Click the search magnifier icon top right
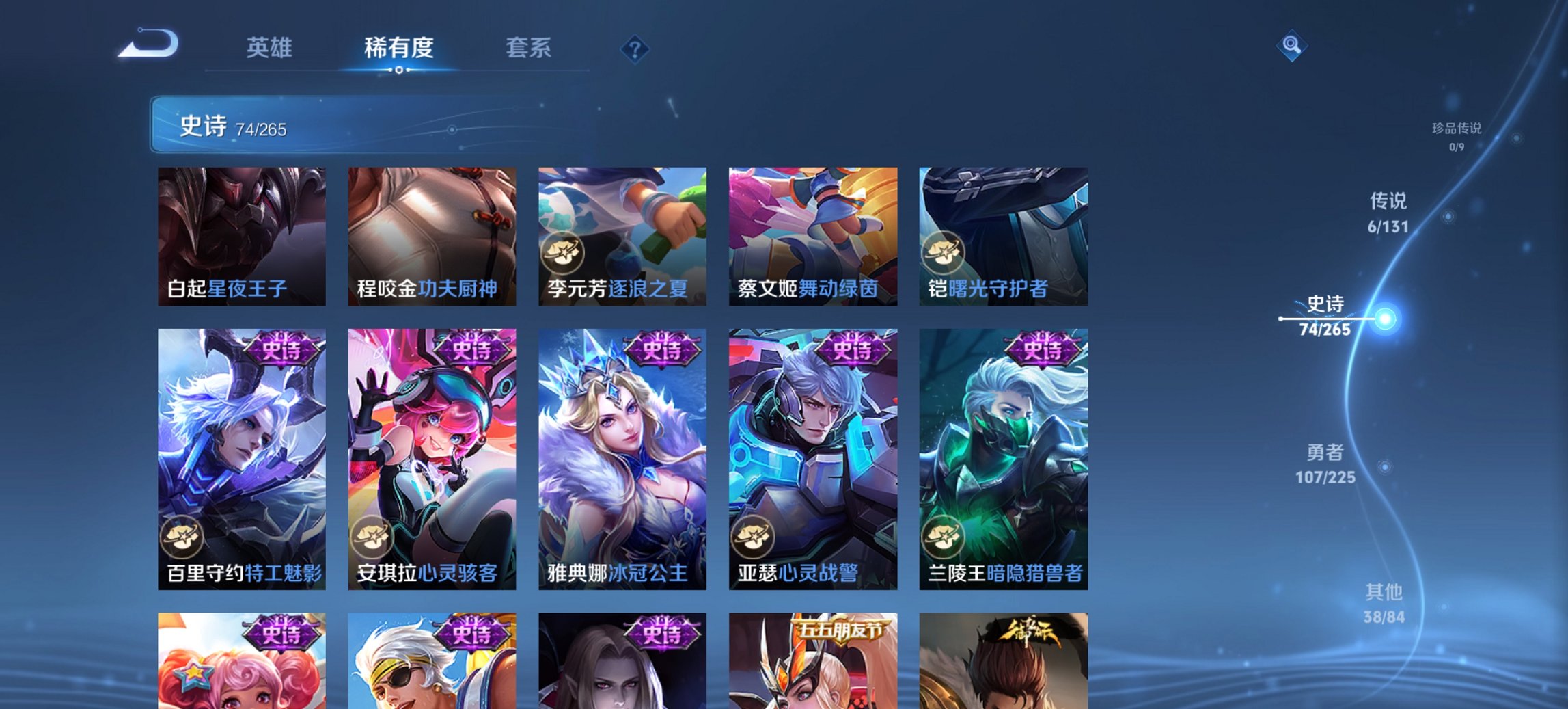1568x709 pixels. tap(1291, 46)
